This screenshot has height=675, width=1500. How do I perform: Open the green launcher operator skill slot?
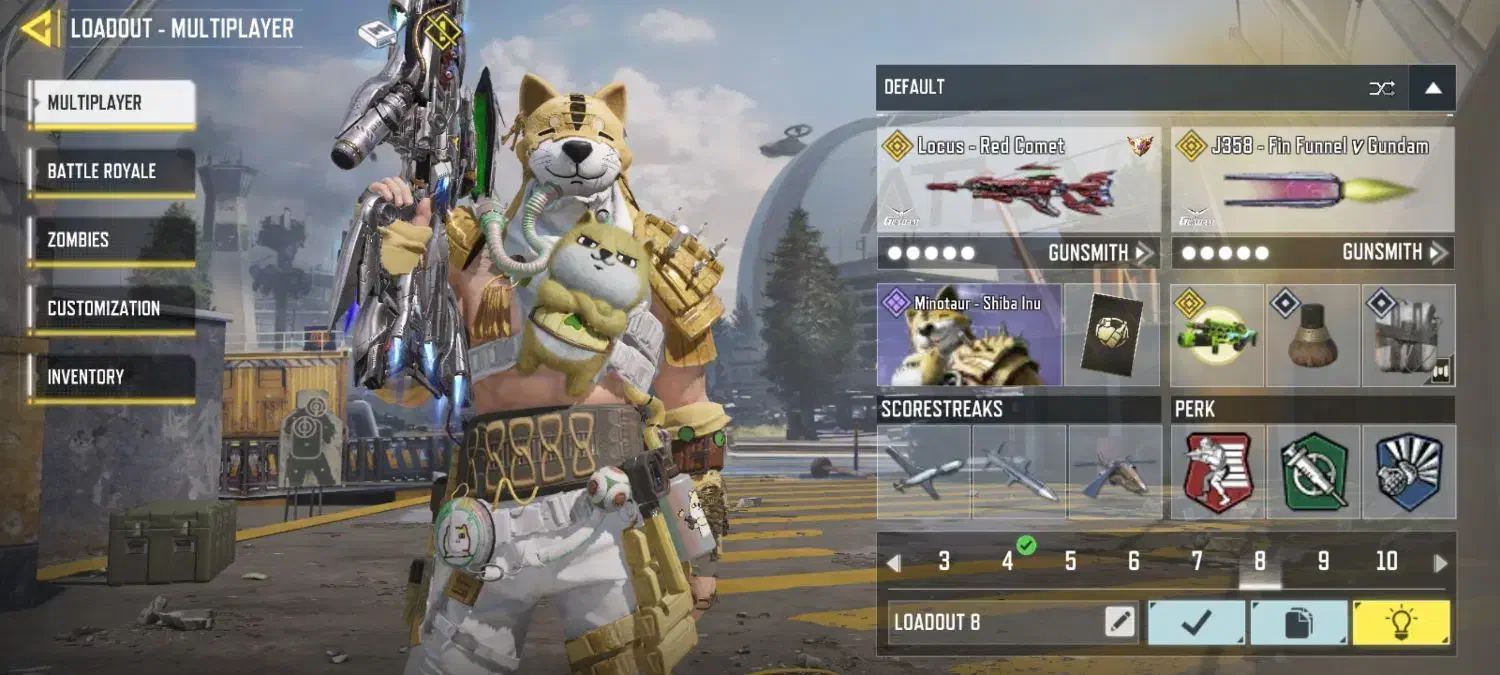point(1217,335)
